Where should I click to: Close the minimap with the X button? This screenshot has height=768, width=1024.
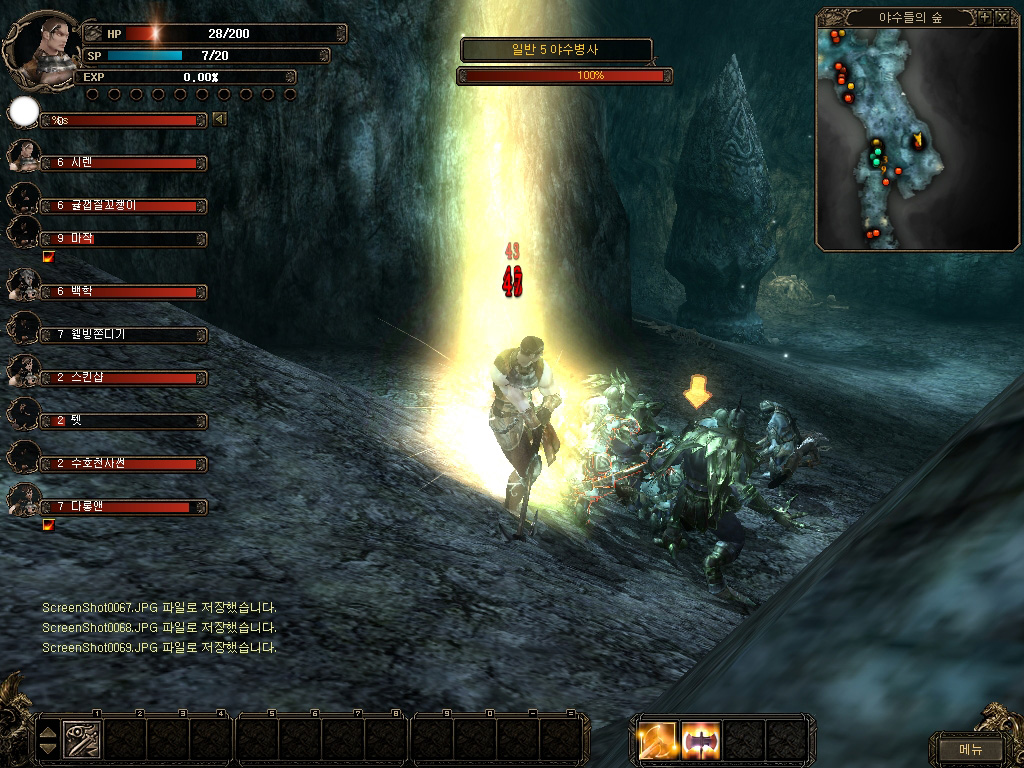tap(1002, 18)
